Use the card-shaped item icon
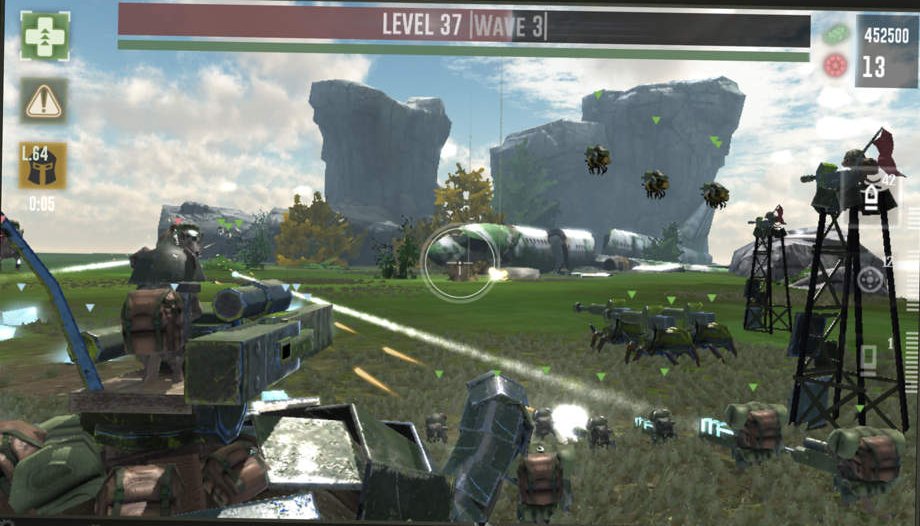 click(x=868, y=357)
